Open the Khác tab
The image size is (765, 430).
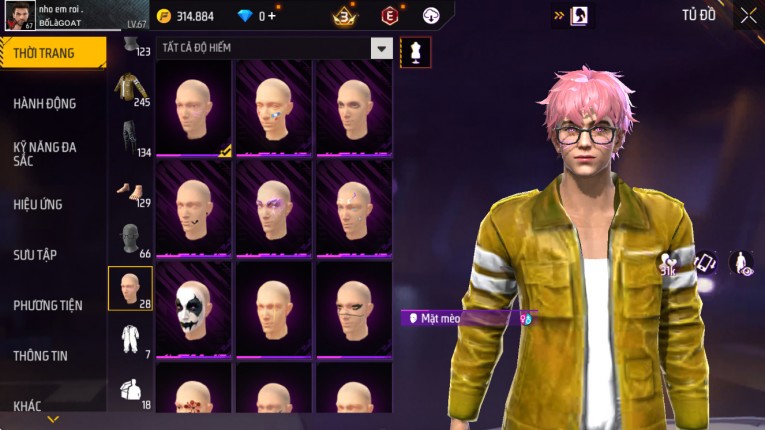28,405
